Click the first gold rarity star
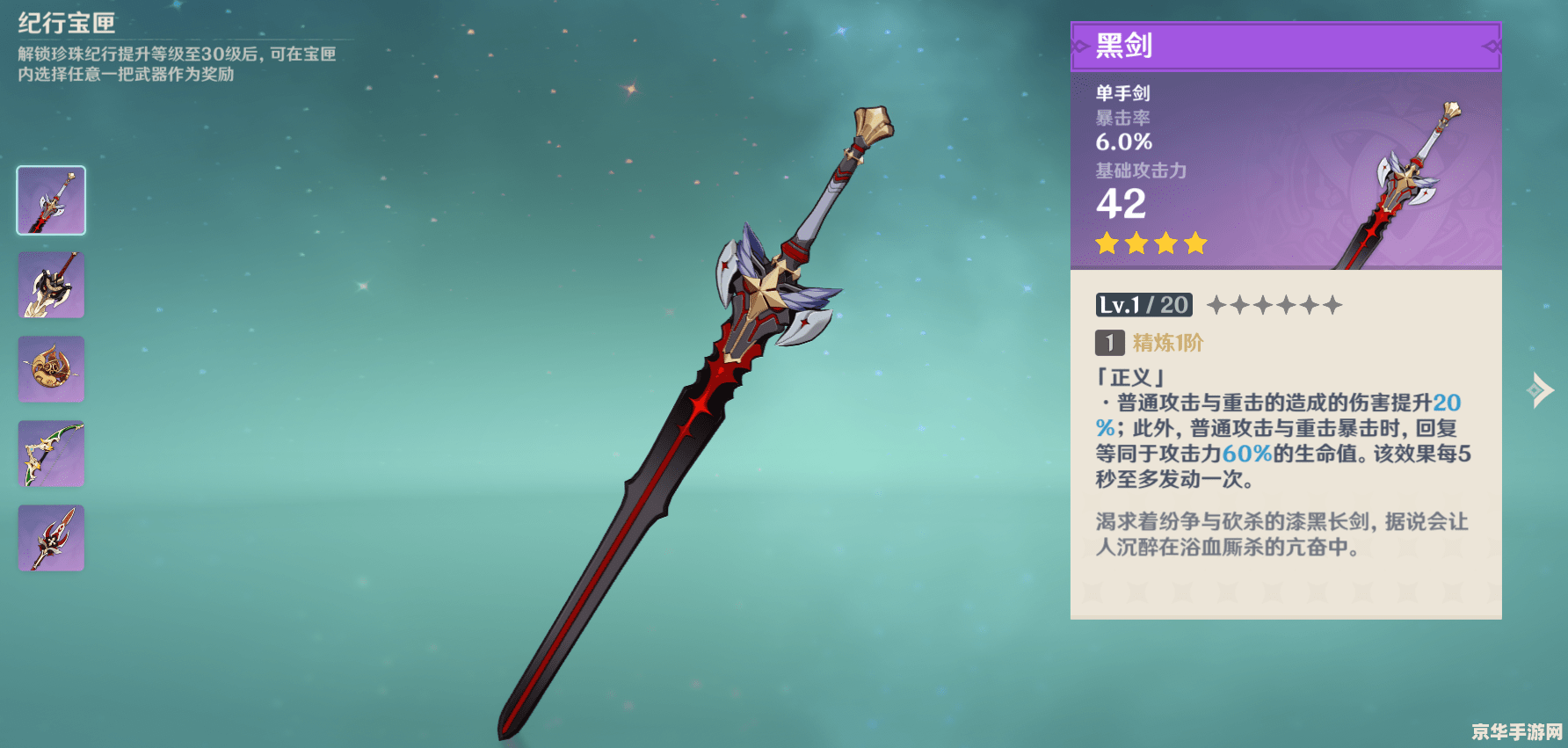The image size is (1568, 748). pyautogui.click(x=1106, y=243)
